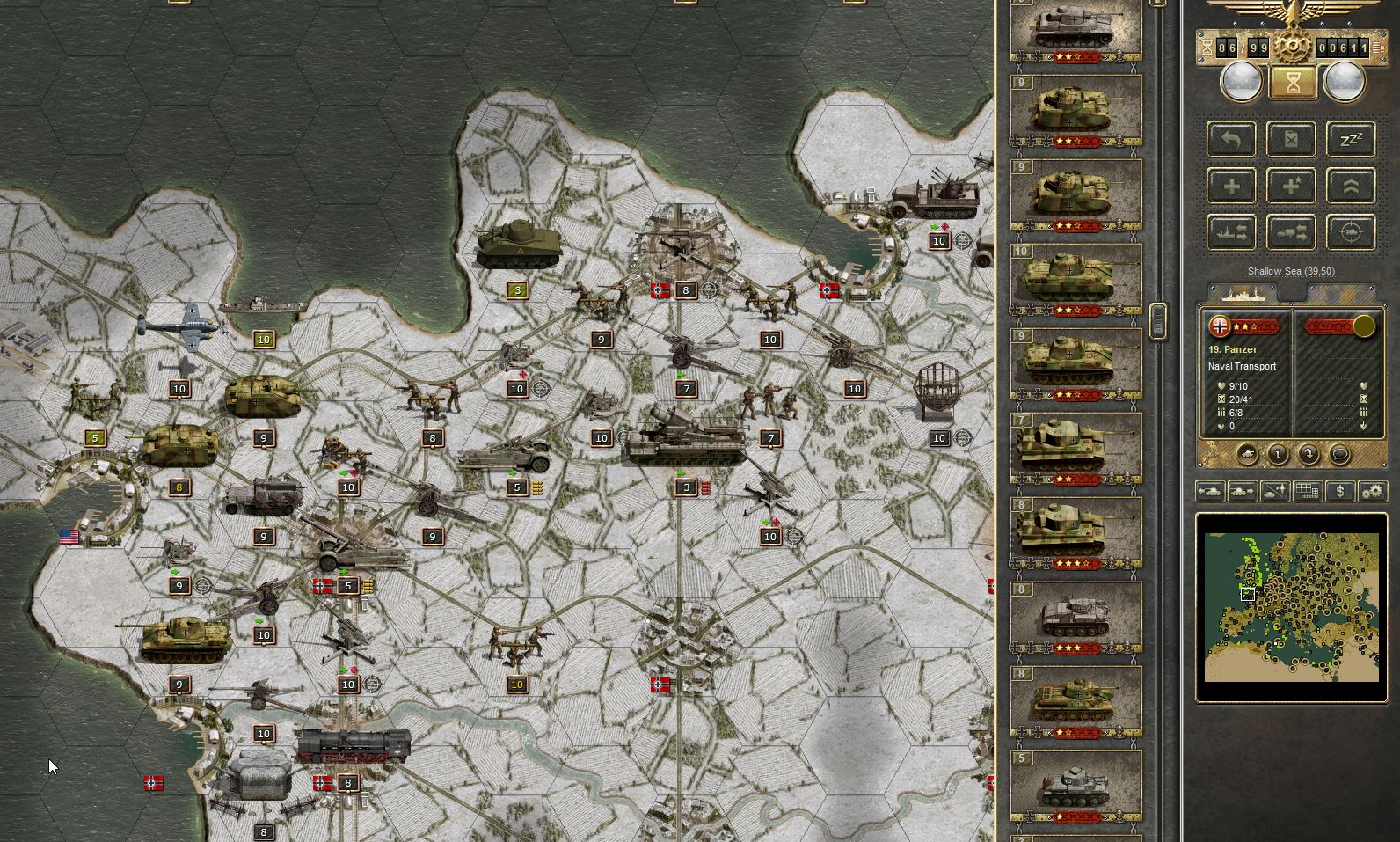This screenshot has height=842, width=1400.
Task: Open the strategic map grid view
Action: point(1307,491)
